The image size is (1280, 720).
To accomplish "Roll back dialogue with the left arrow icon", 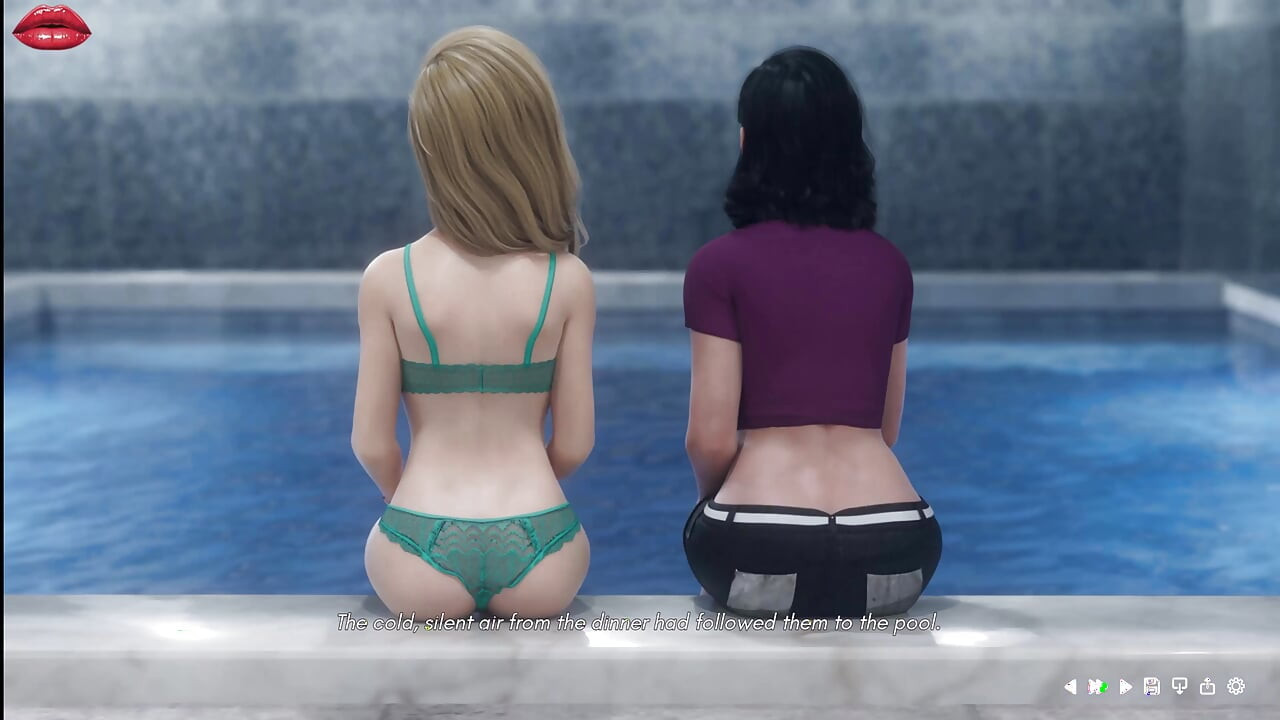I will point(1070,687).
